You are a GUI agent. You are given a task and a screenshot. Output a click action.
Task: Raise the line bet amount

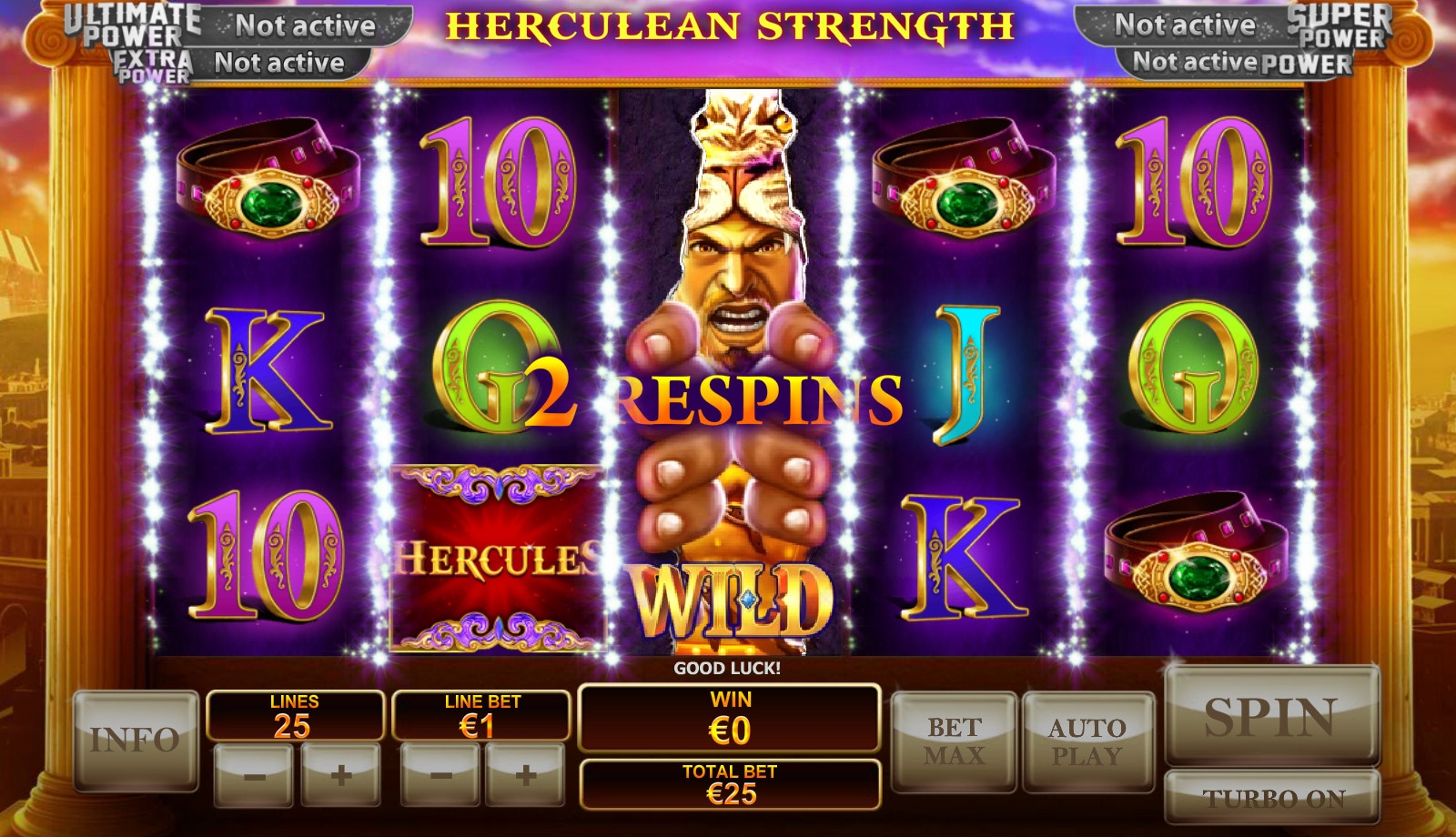click(526, 775)
